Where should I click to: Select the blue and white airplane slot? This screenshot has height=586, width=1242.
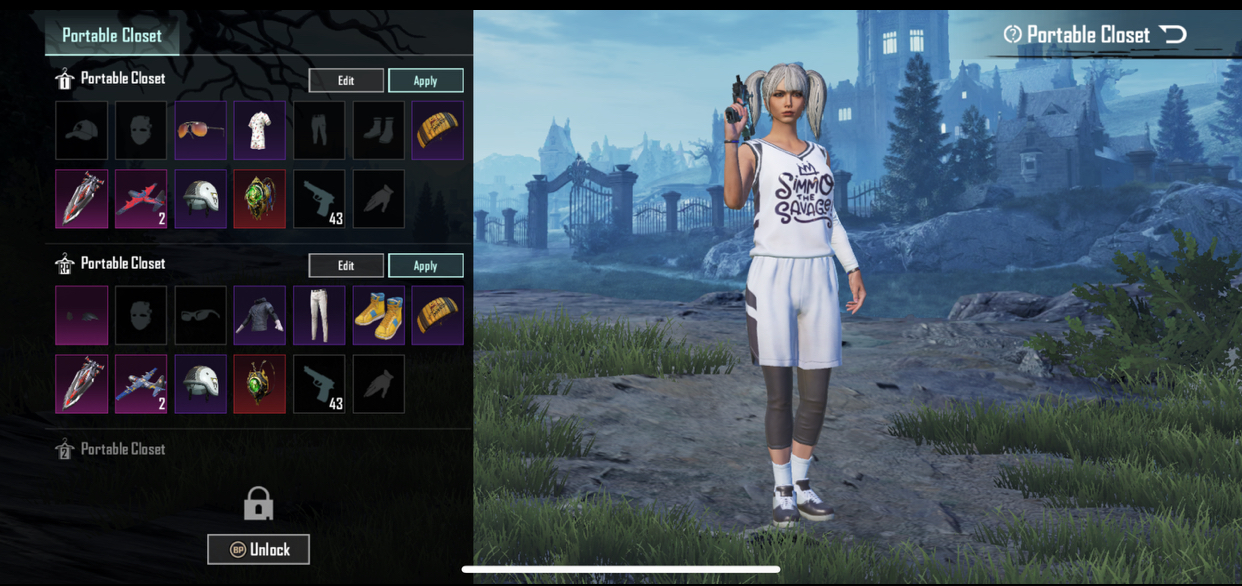tap(141, 384)
